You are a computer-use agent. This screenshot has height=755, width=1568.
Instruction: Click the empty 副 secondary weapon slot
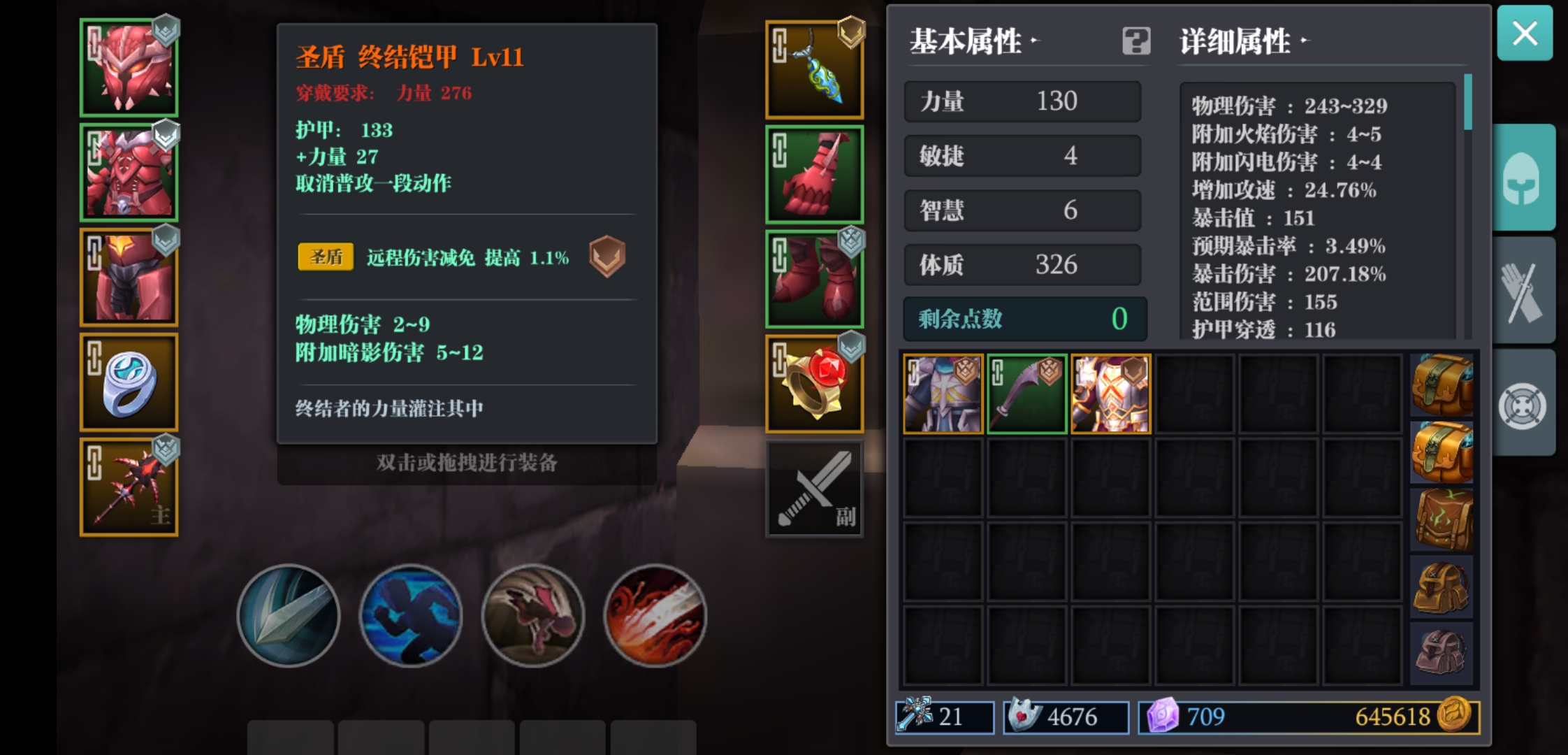tap(814, 487)
